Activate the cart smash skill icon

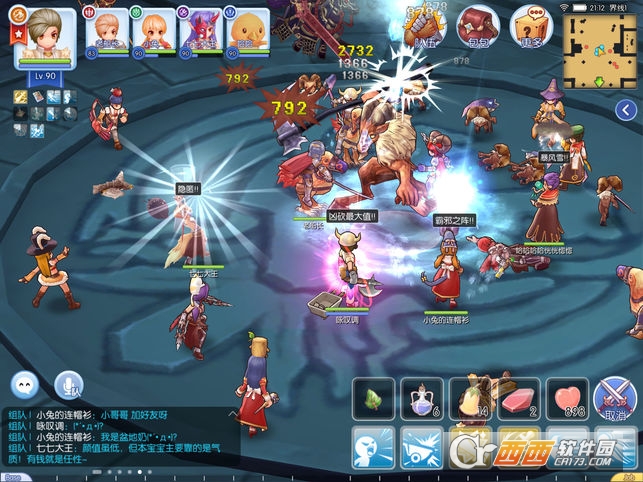421,448
